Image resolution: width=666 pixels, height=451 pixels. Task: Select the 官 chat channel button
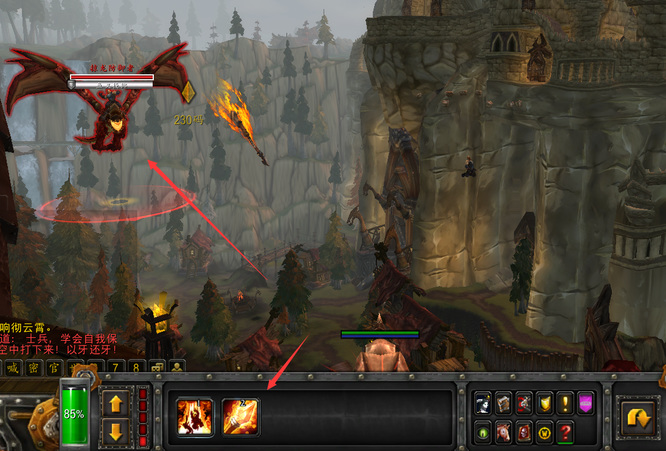point(56,368)
